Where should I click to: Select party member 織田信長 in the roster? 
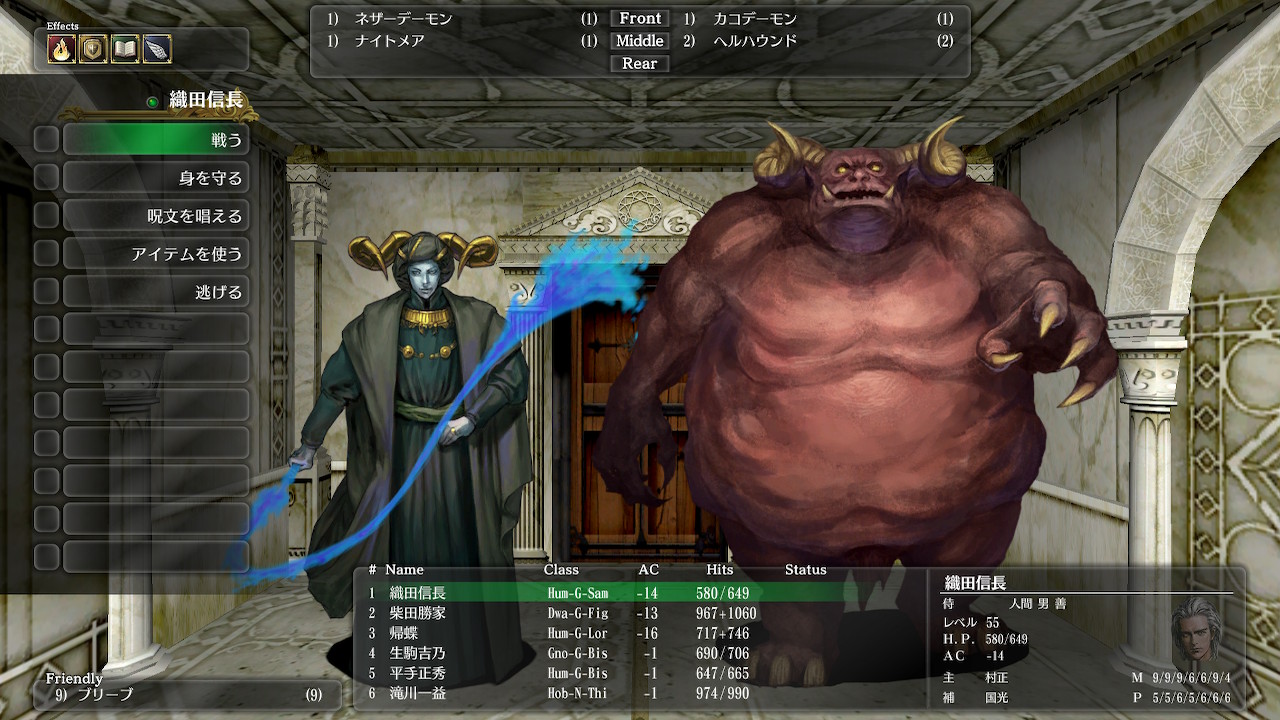tap(418, 593)
